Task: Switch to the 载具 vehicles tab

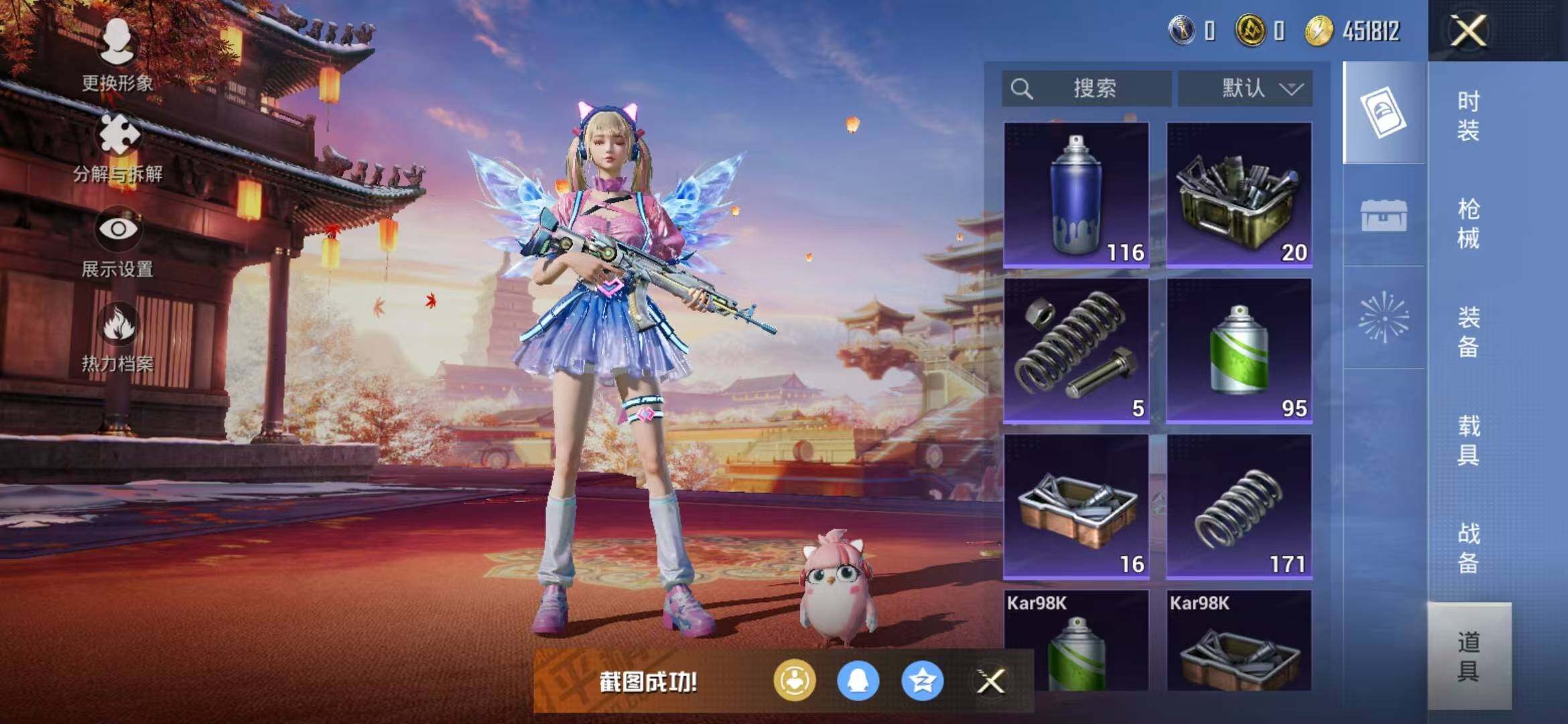Action: click(1468, 440)
